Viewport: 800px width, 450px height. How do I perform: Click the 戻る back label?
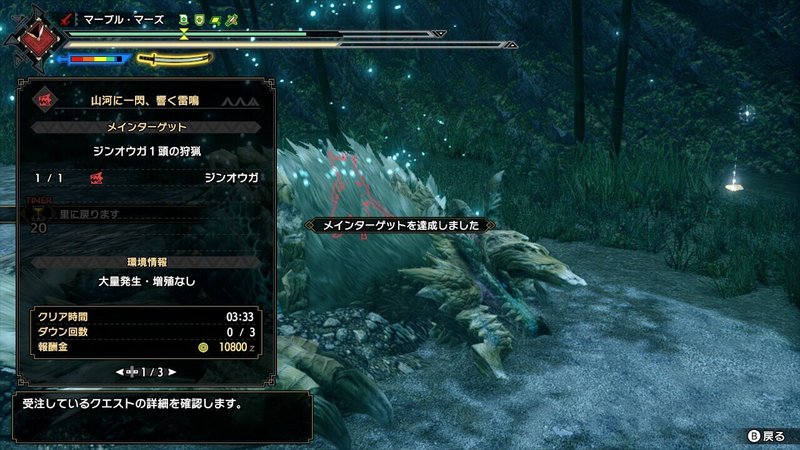773,437
